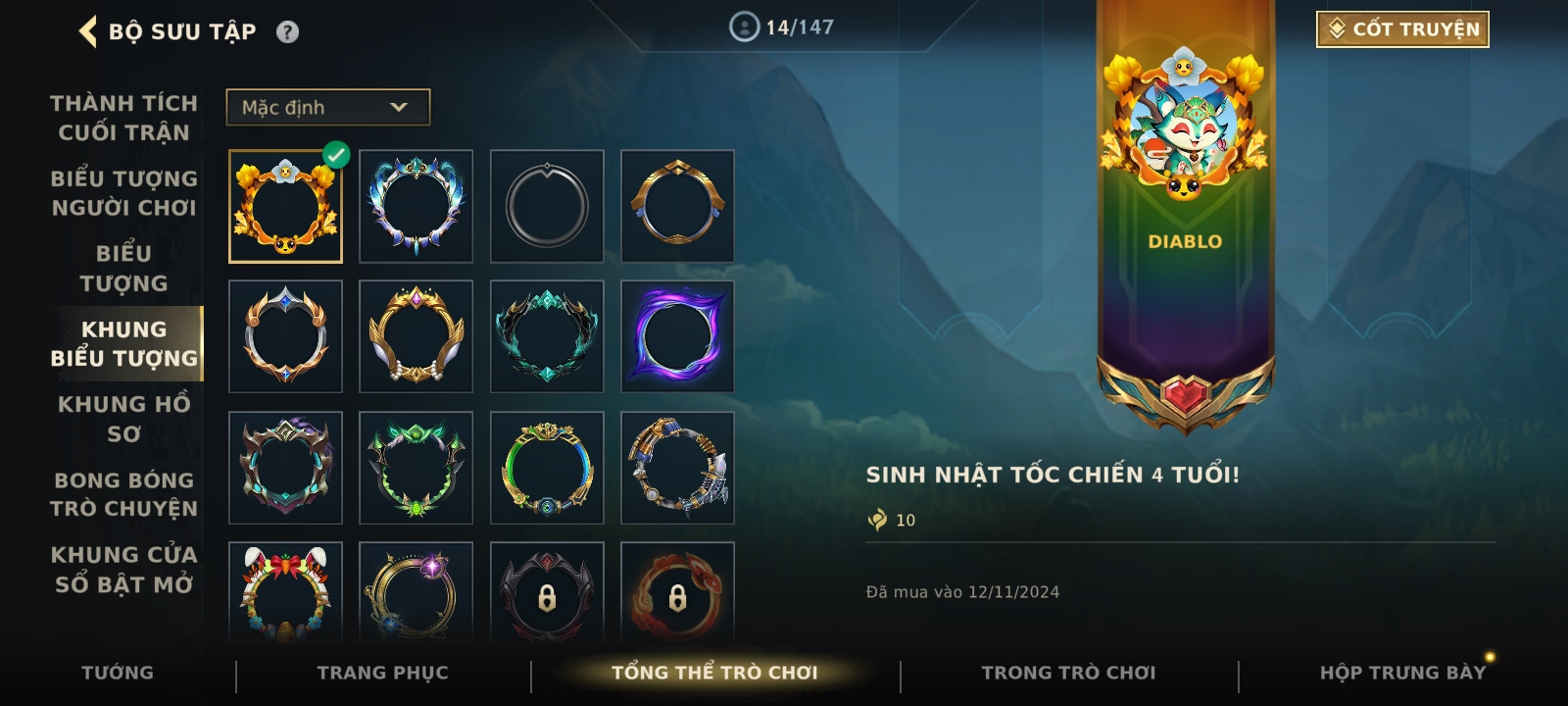
Task: Select the Trong Trò Chơi tab
Action: tap(1068, 673)
